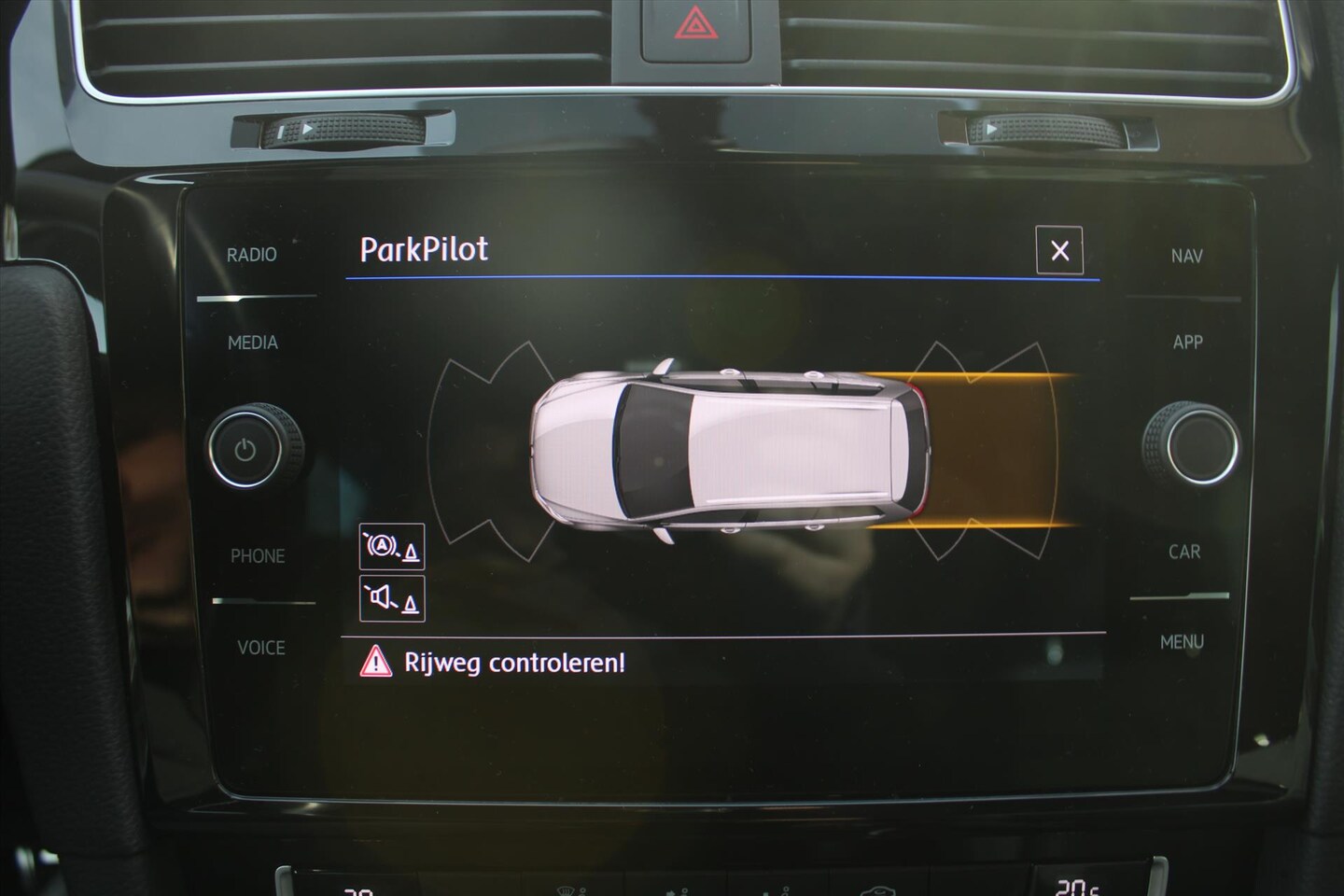Tap the red hazard warning triangle
1344x896 pixels.
pos(693,22)
